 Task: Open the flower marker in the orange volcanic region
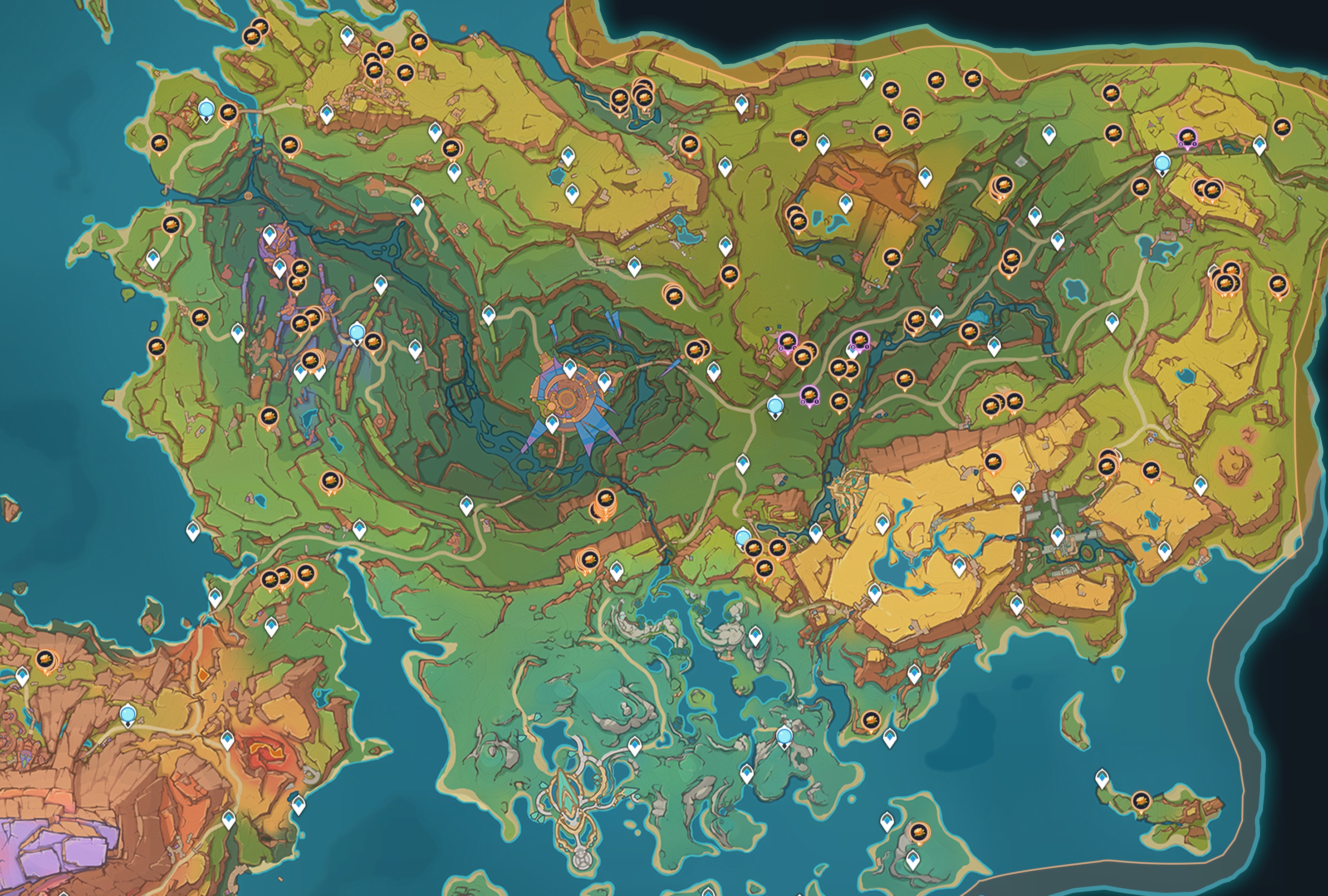point(46,660)
